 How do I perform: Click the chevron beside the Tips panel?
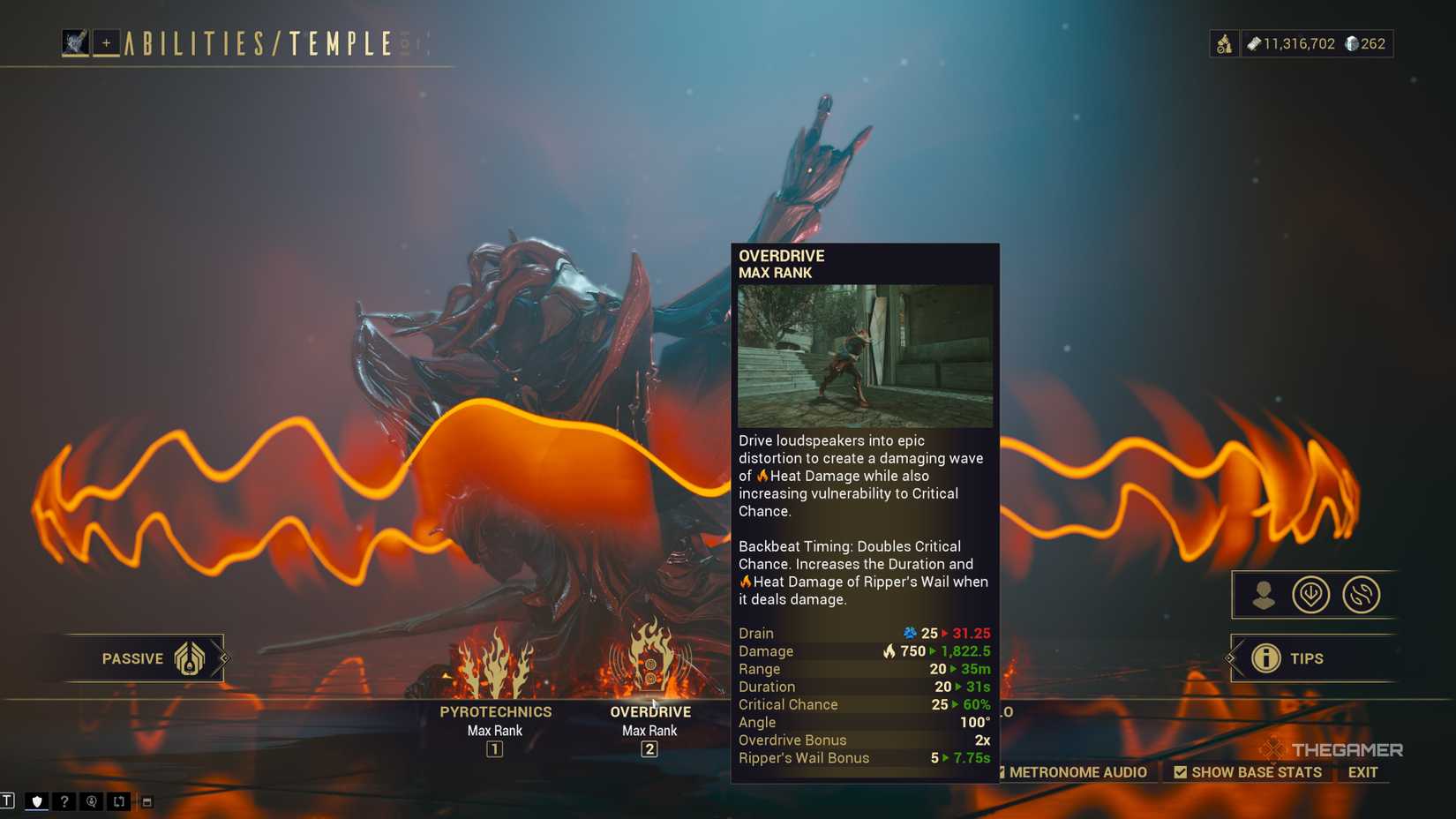click(x=1230, y=657)
